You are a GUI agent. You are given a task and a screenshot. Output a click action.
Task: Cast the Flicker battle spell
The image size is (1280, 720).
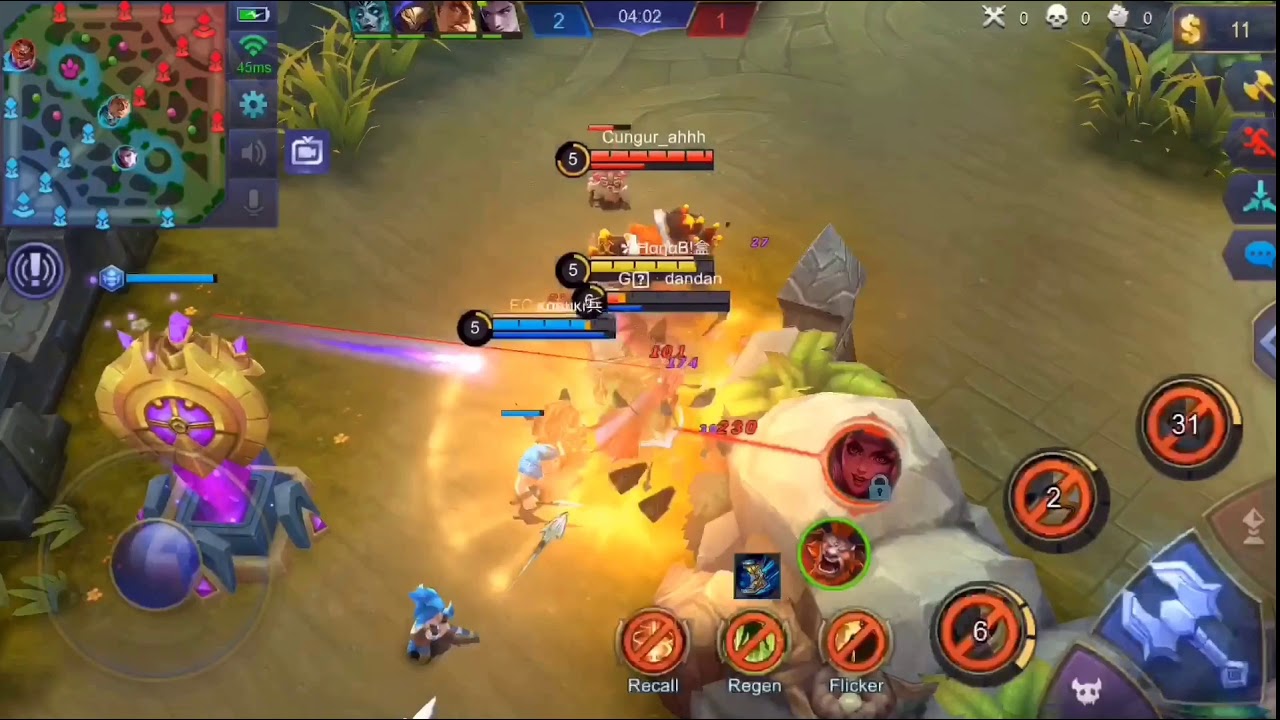pyautogui.click(x=856, y=643)
